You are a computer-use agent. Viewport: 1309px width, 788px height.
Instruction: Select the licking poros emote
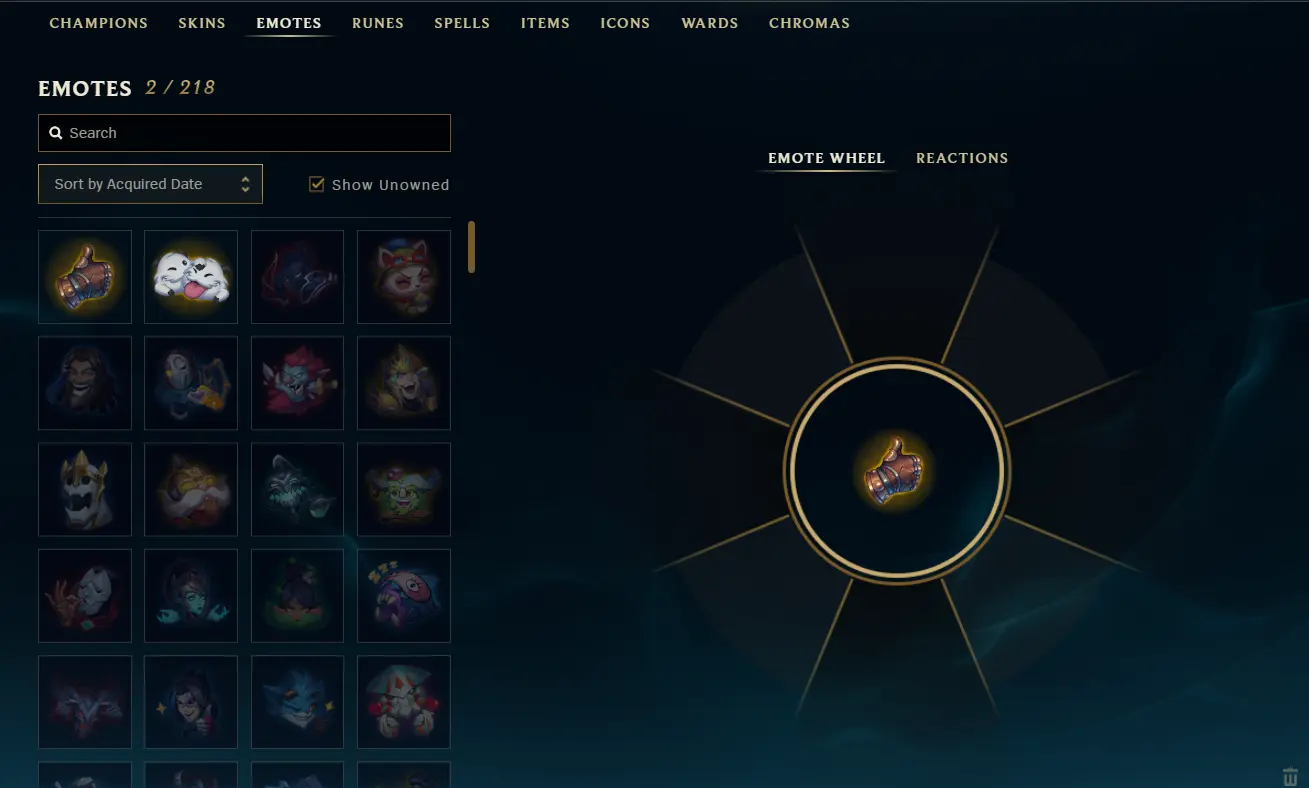pos(191,277)
